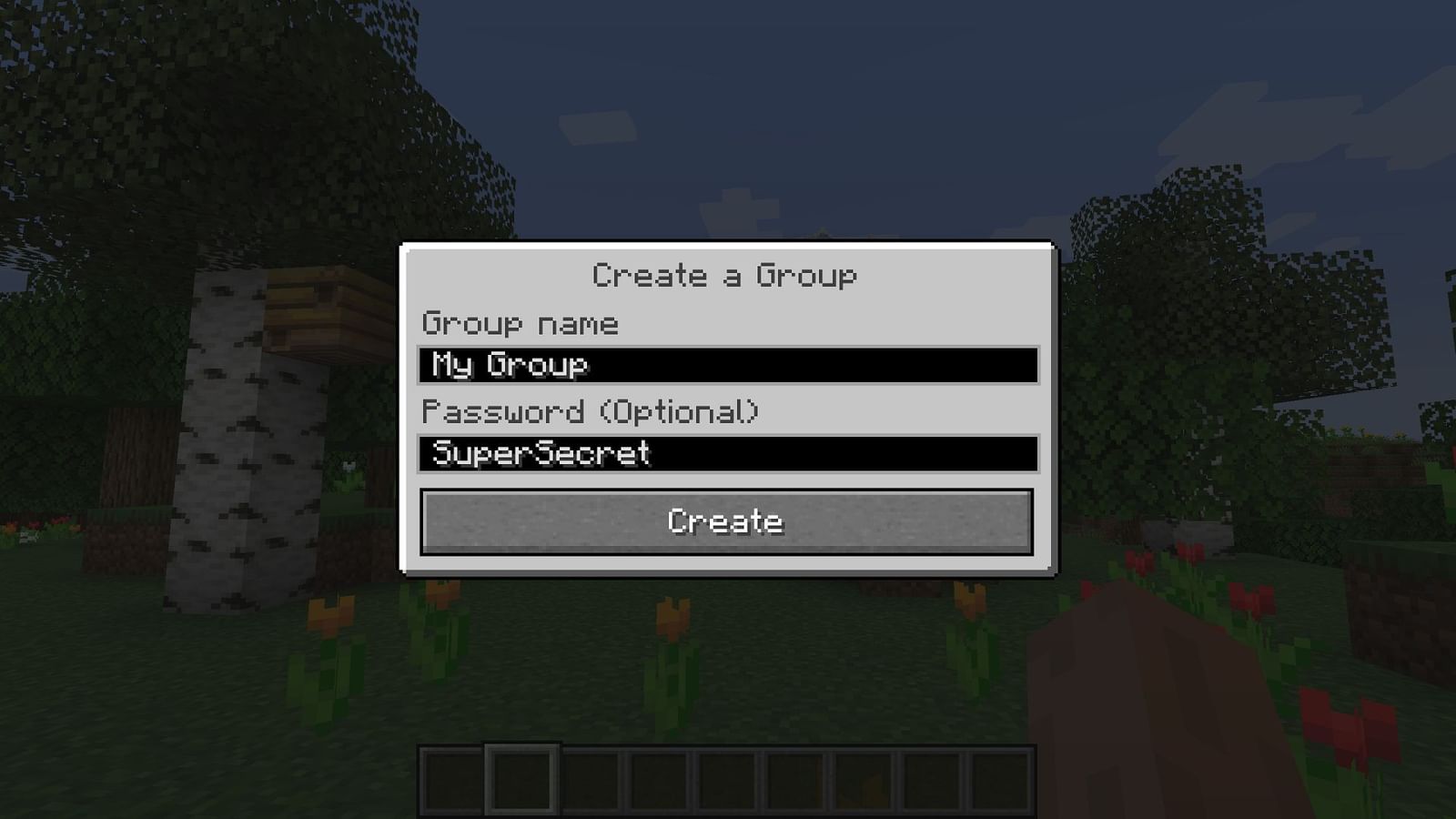Click the Group name input field
This screenshot has height=819, width=1456.
click(x=728, y=364)
